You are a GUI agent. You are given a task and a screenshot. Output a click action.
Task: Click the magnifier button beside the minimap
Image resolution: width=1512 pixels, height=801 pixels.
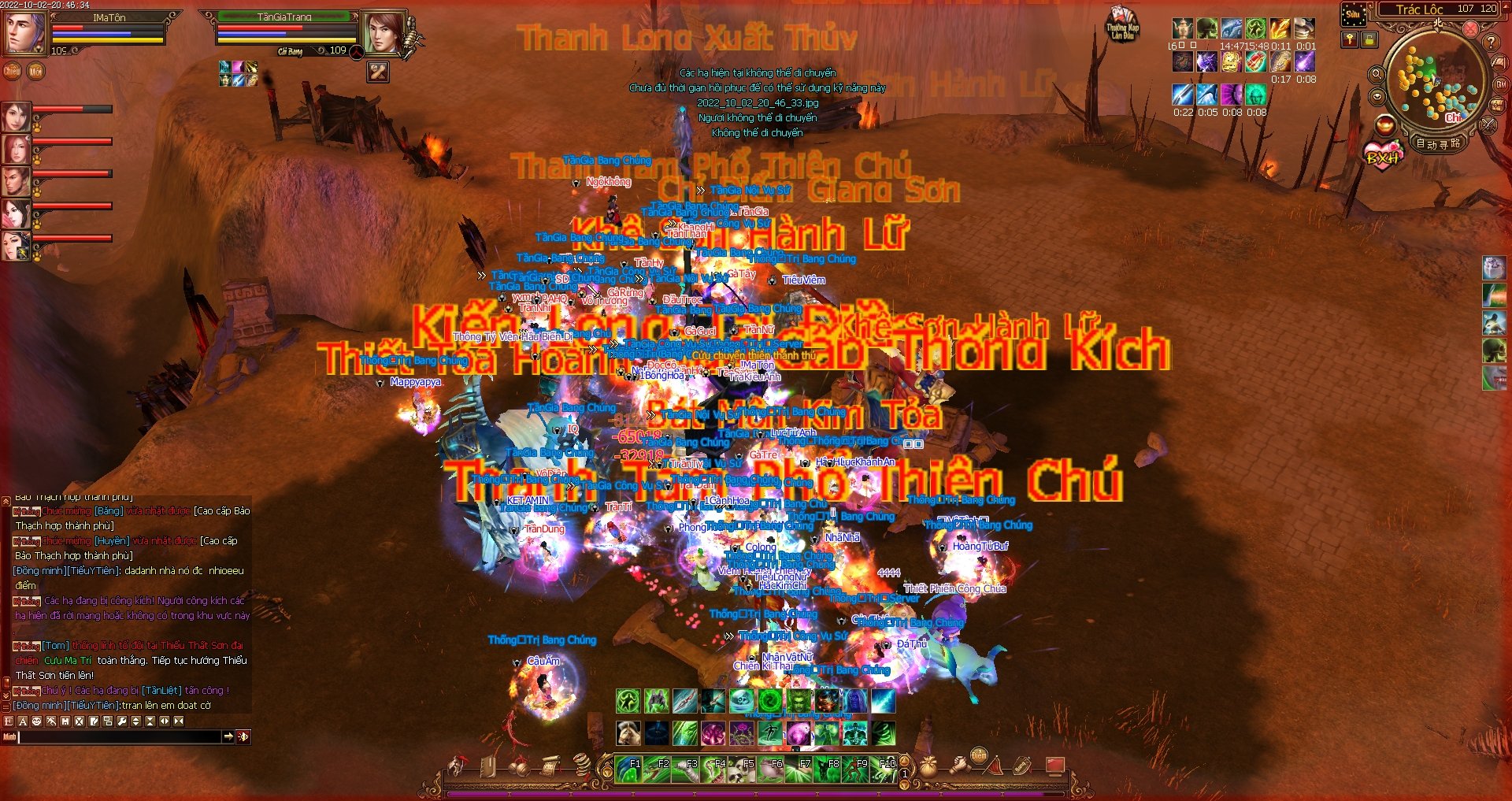tap(1377, 74)
